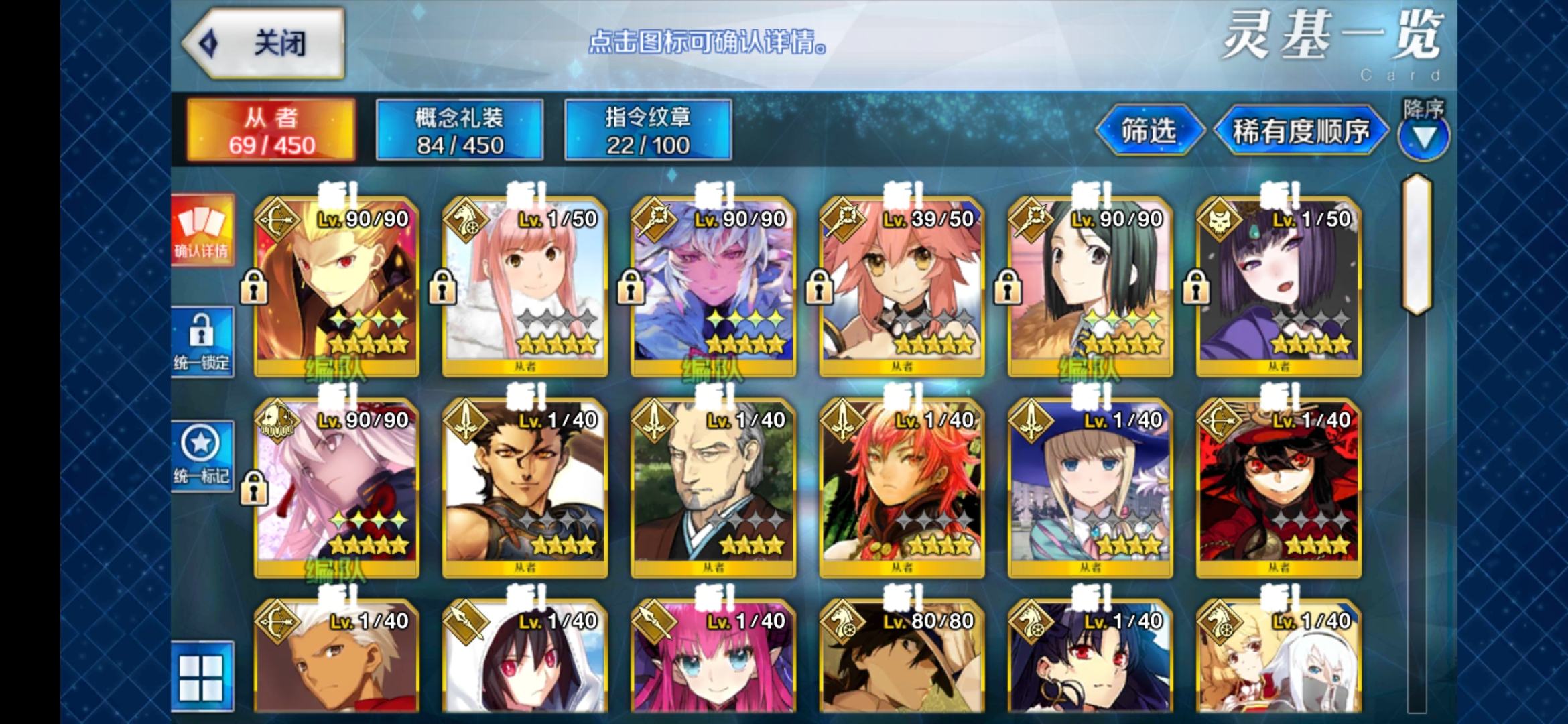The height and width of the screenshot is (724, 1568).
Task: Toggle the 降序 descending order arrow
Action: [1423, 137]
